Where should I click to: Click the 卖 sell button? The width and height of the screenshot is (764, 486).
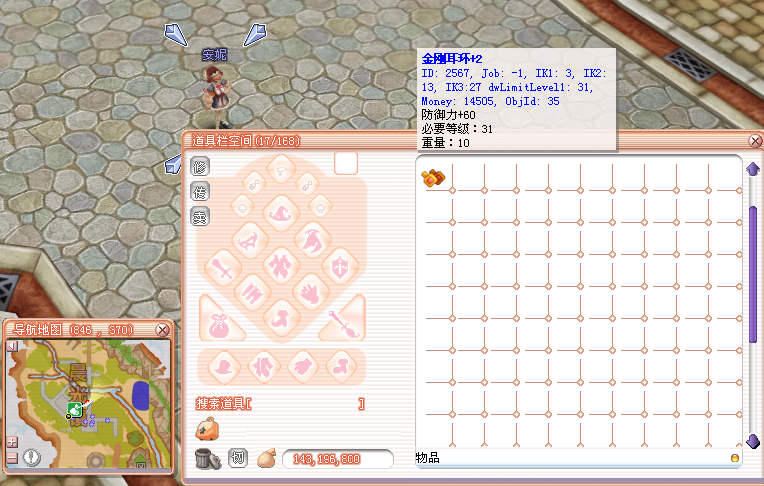199,215
